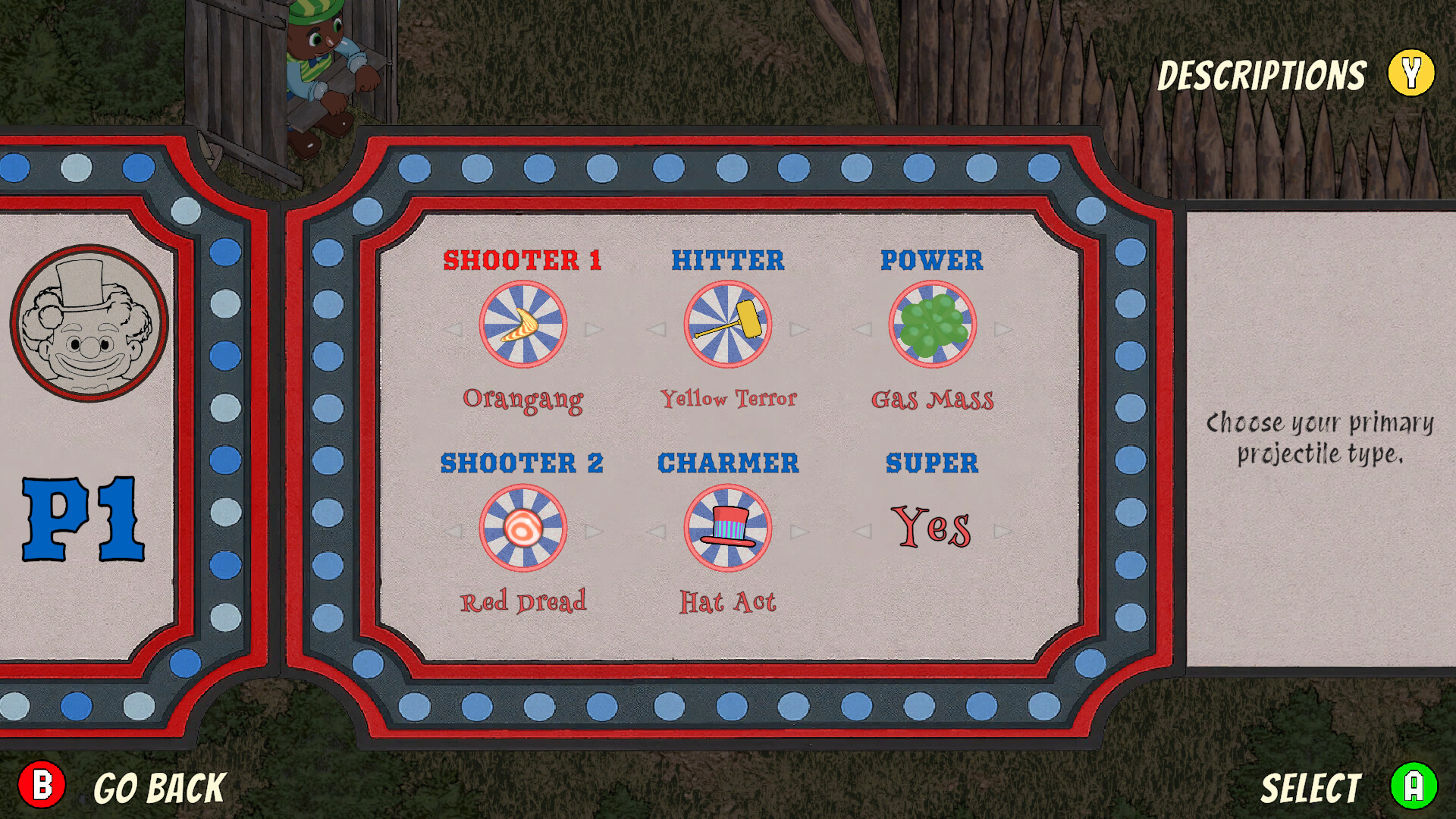Click the Yellow Terror hammer Hitter icon
Viewport: 1456px width, 819px height.
coord(729,325)
